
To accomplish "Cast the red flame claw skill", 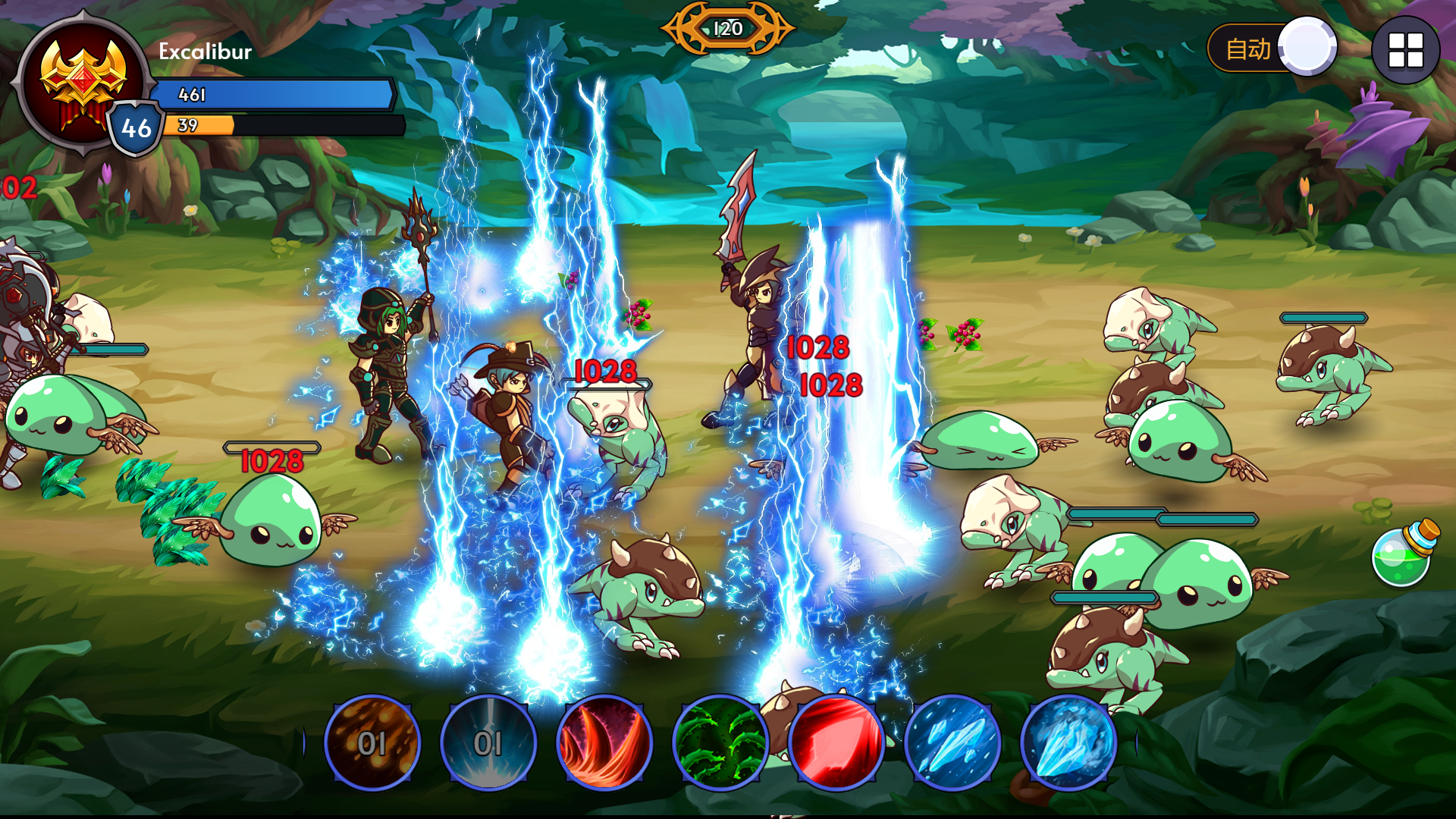I will [x=604, y=742].
